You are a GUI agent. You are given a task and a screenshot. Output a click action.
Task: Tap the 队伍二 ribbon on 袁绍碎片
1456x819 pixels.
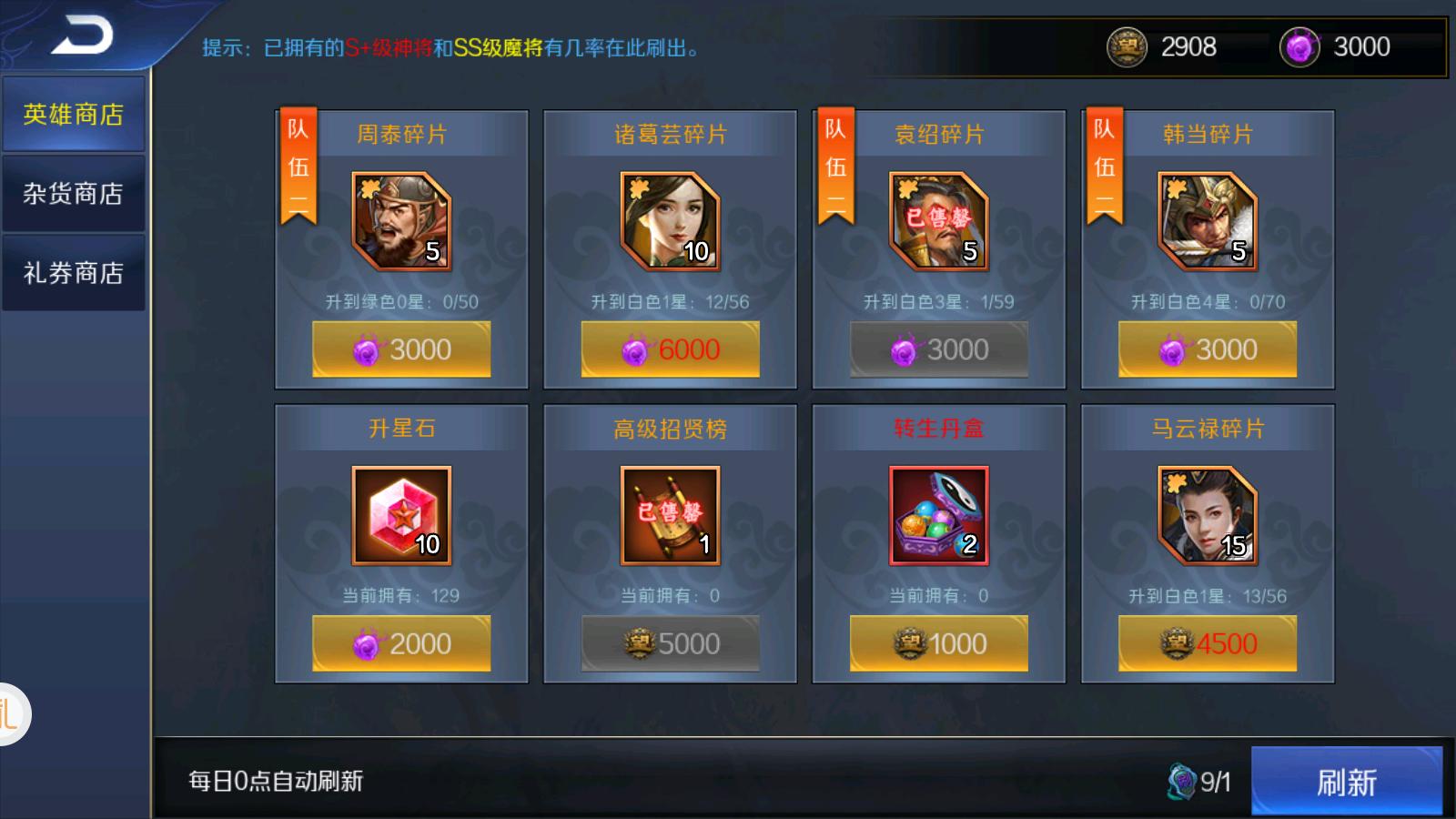coord(838,164)
